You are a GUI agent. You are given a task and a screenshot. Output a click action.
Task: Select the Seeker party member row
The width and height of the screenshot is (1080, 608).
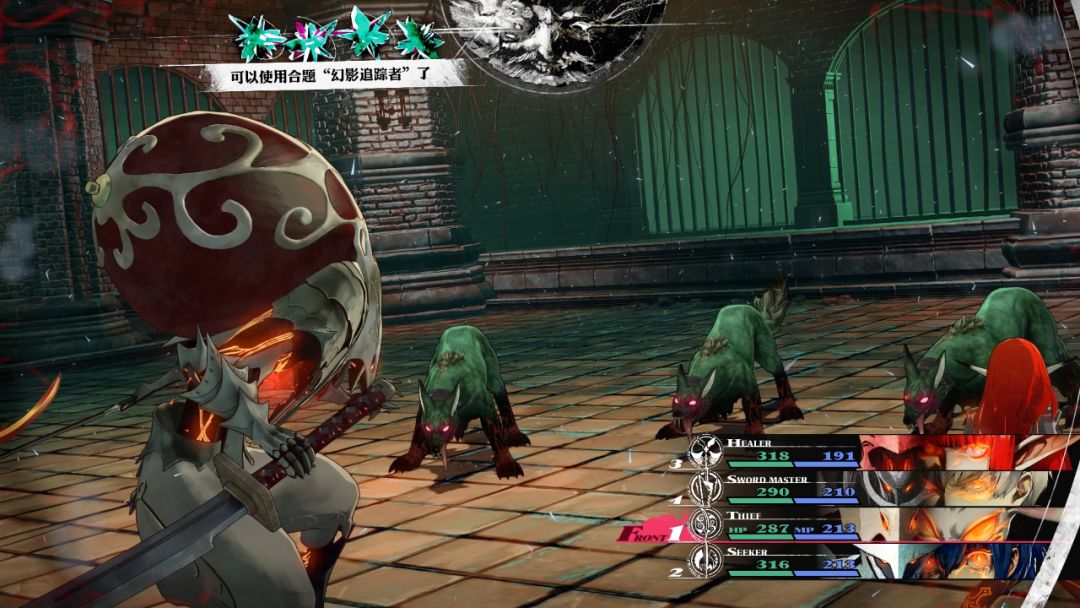coord(790,559)
